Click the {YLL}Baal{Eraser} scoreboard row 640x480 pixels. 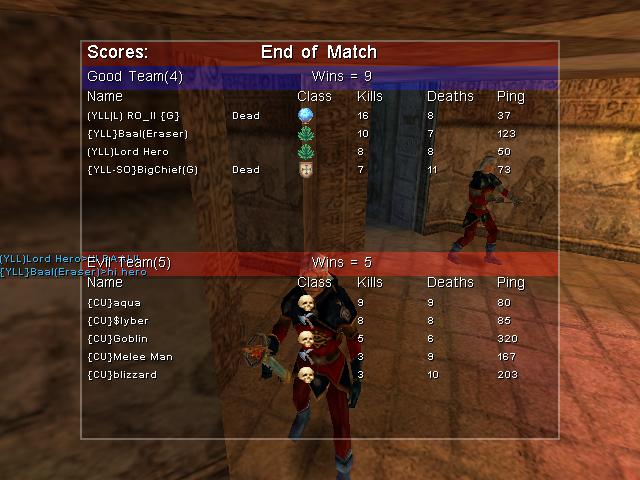coord(137,134)
